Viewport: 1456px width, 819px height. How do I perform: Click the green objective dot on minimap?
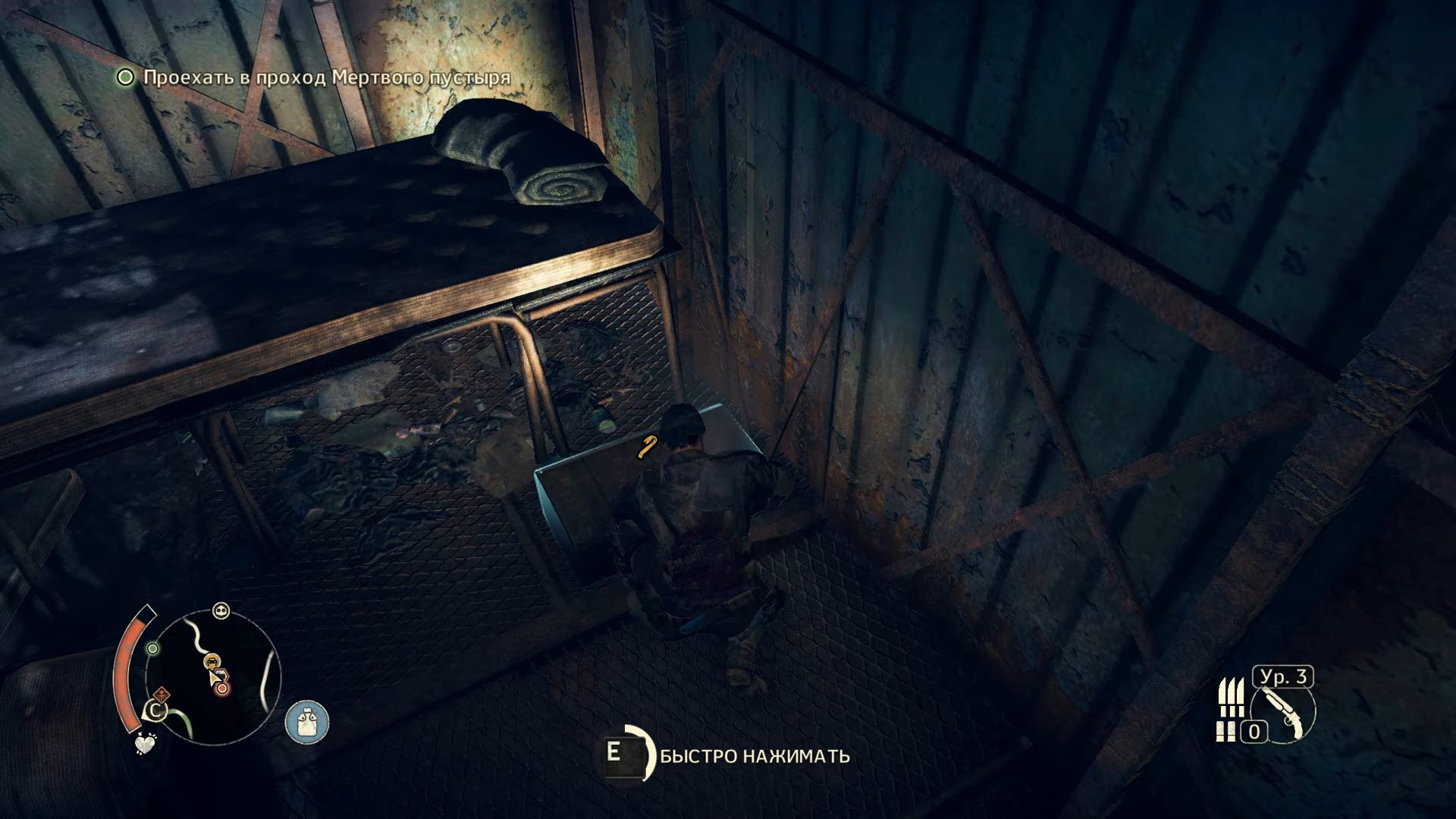[x=153, y=648]
